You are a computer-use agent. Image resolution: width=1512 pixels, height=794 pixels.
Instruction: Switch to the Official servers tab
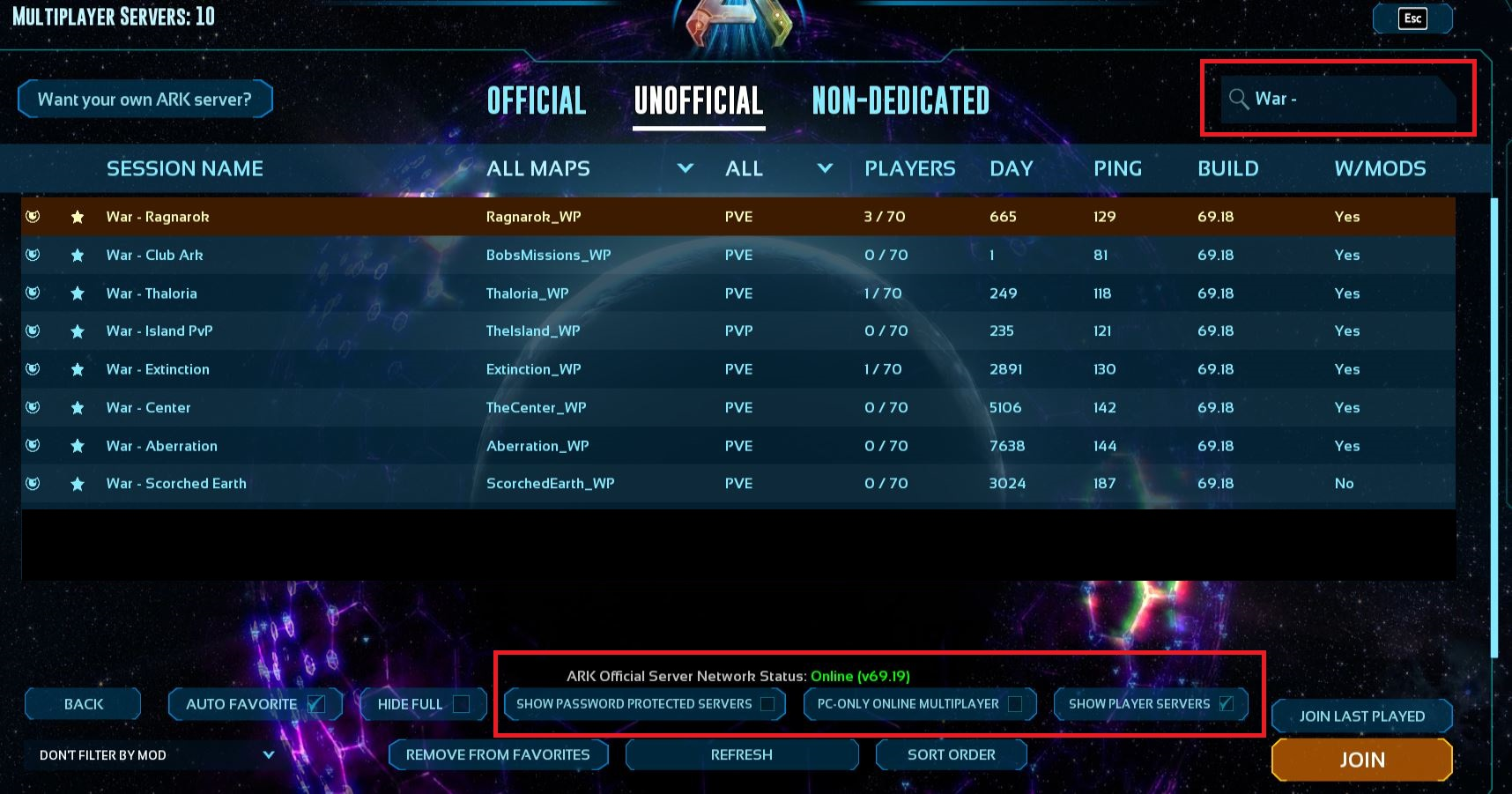536,100
